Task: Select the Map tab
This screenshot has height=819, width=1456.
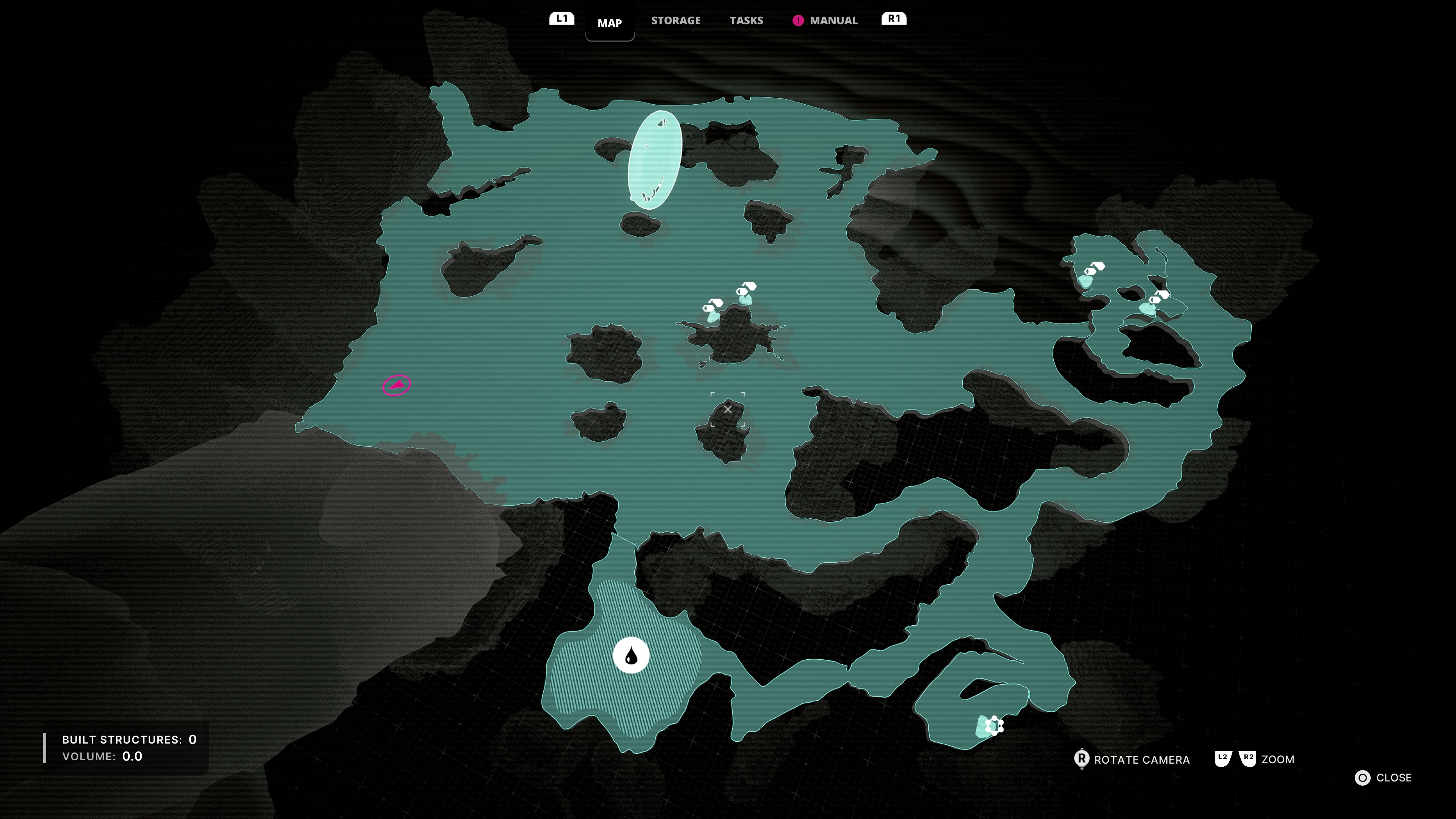Action: click(x=609, y=23)
